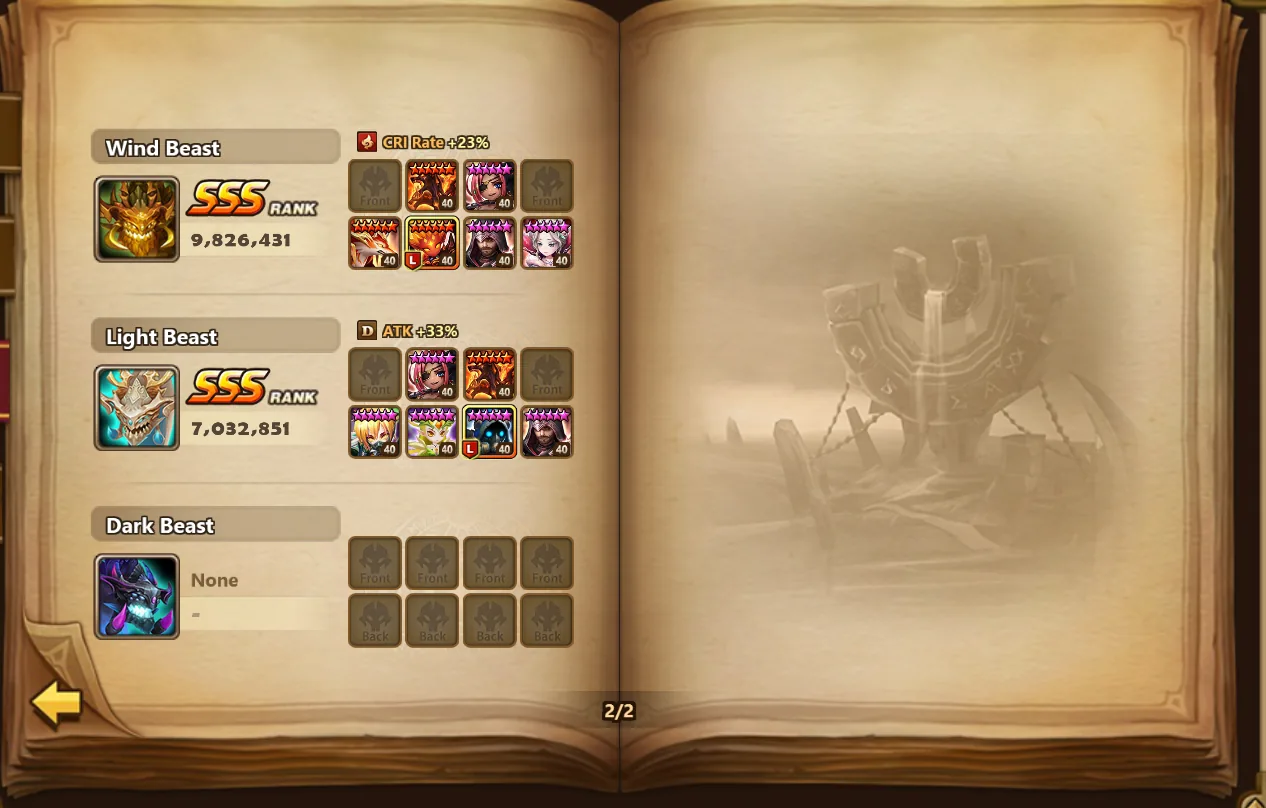Click the ATK +33% leader skill icon
Viewport: 1266px width, 808px height.
(367, 331)
